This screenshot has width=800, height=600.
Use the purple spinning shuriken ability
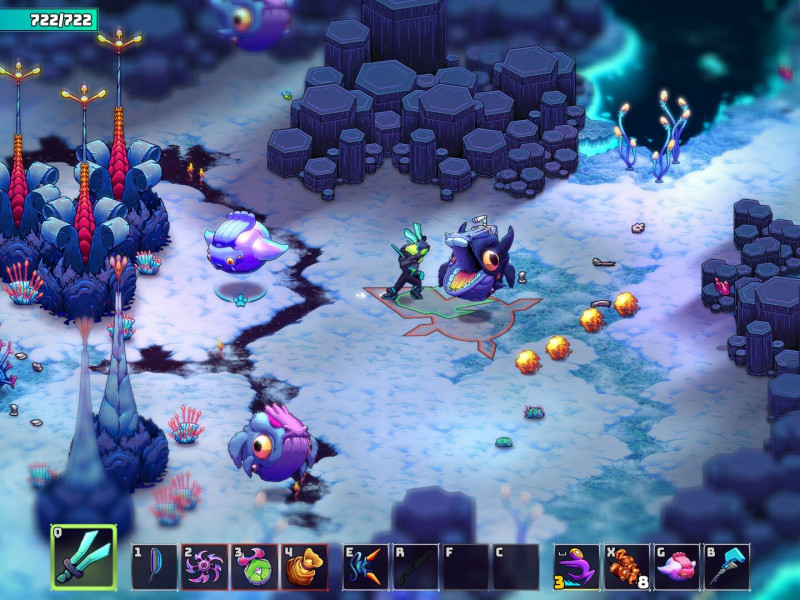204,566
